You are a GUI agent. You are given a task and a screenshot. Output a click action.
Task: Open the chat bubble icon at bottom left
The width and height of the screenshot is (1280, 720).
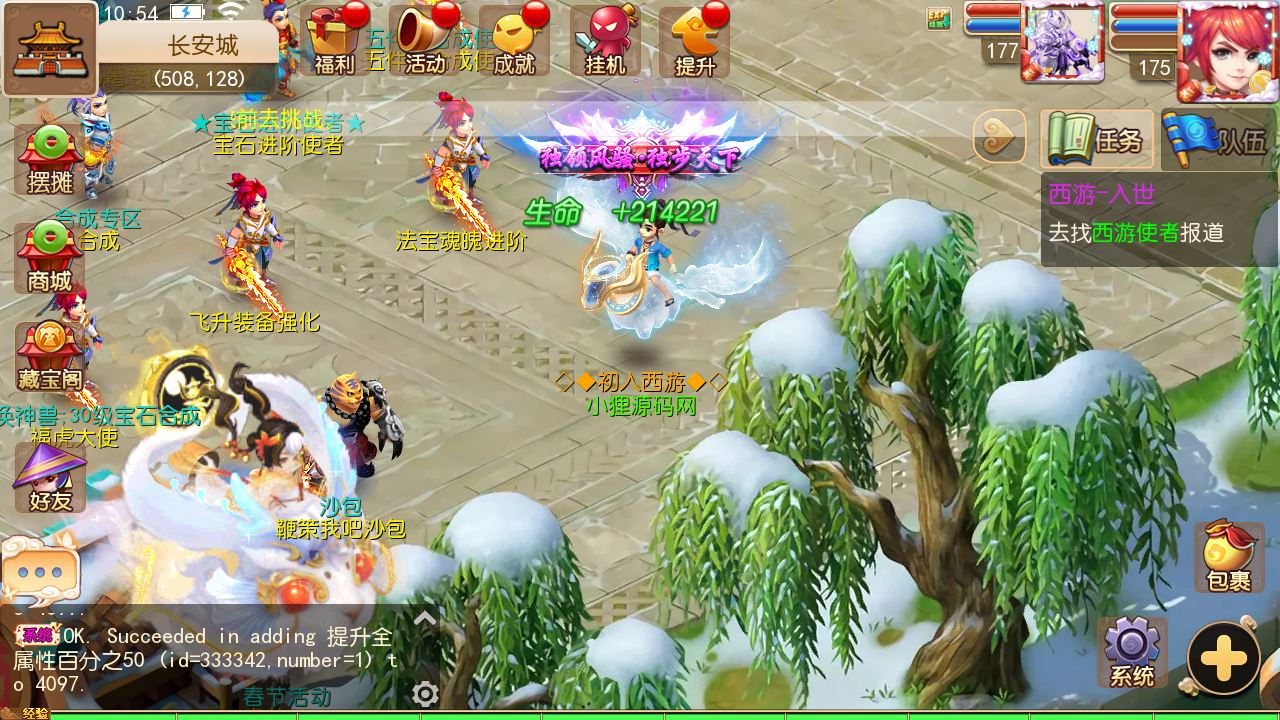(x=42, y=570)
